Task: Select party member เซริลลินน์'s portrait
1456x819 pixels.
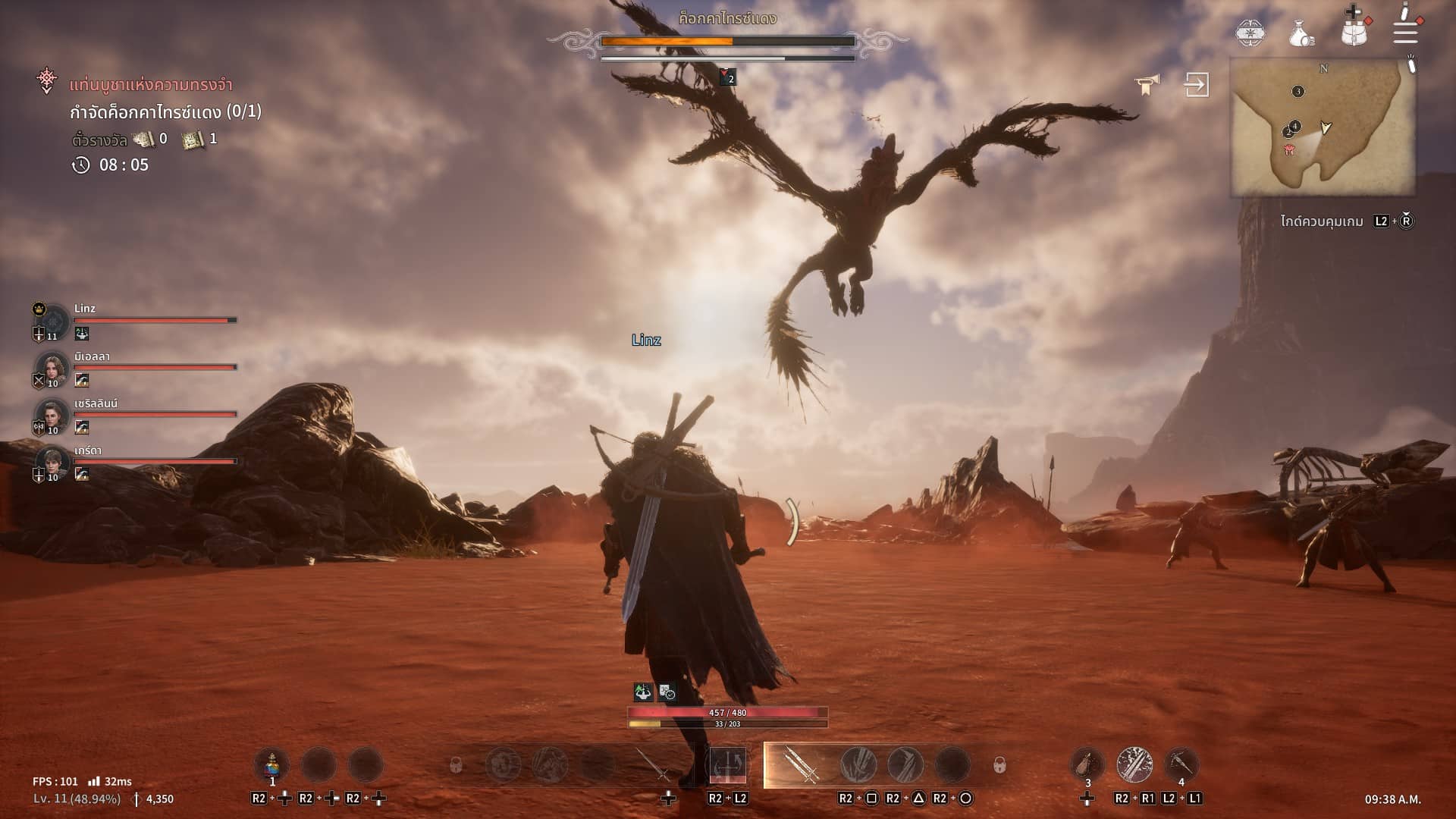Action: (52, 416)
